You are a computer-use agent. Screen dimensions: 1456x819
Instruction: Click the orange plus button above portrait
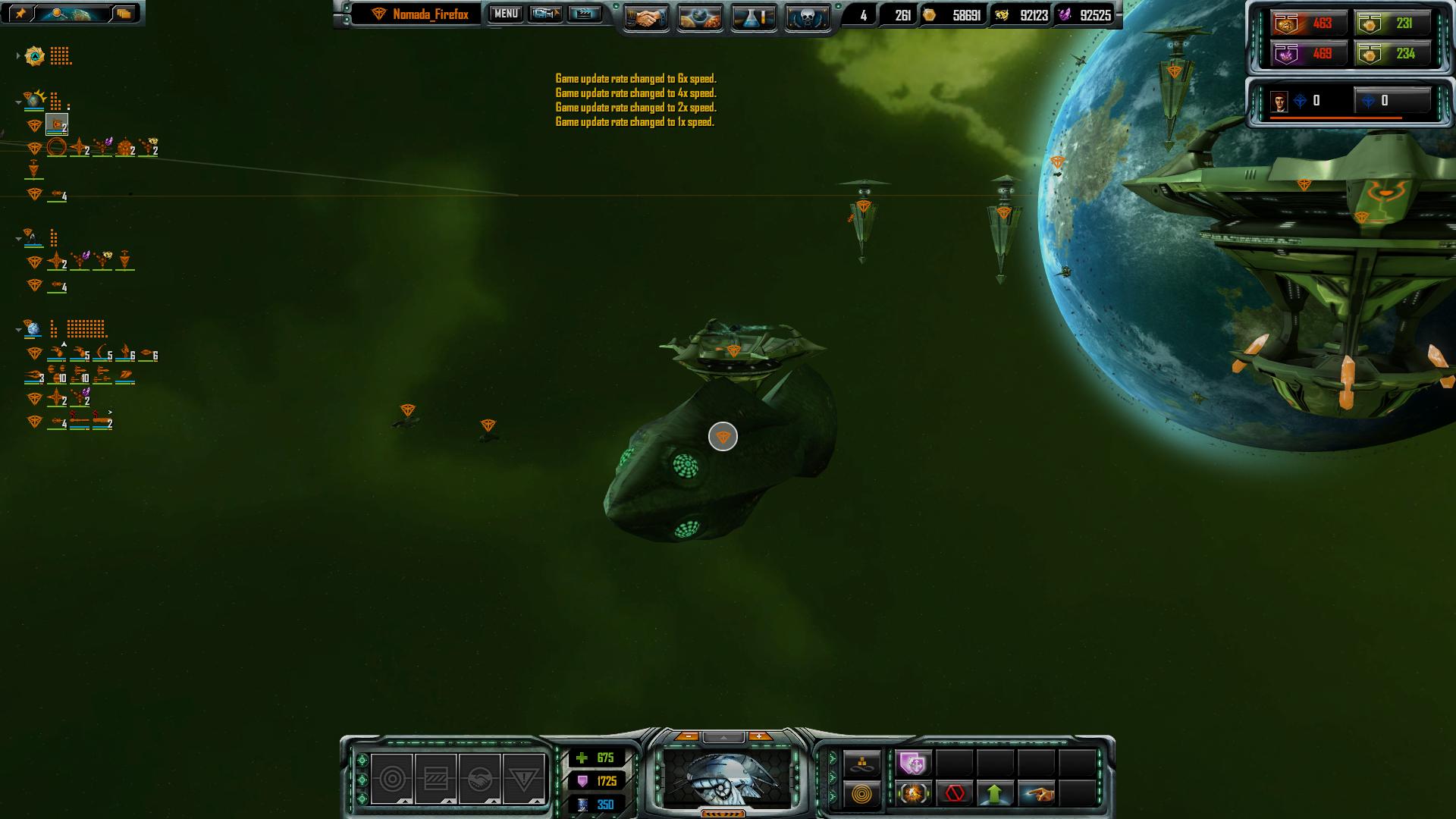coord(759,736)
